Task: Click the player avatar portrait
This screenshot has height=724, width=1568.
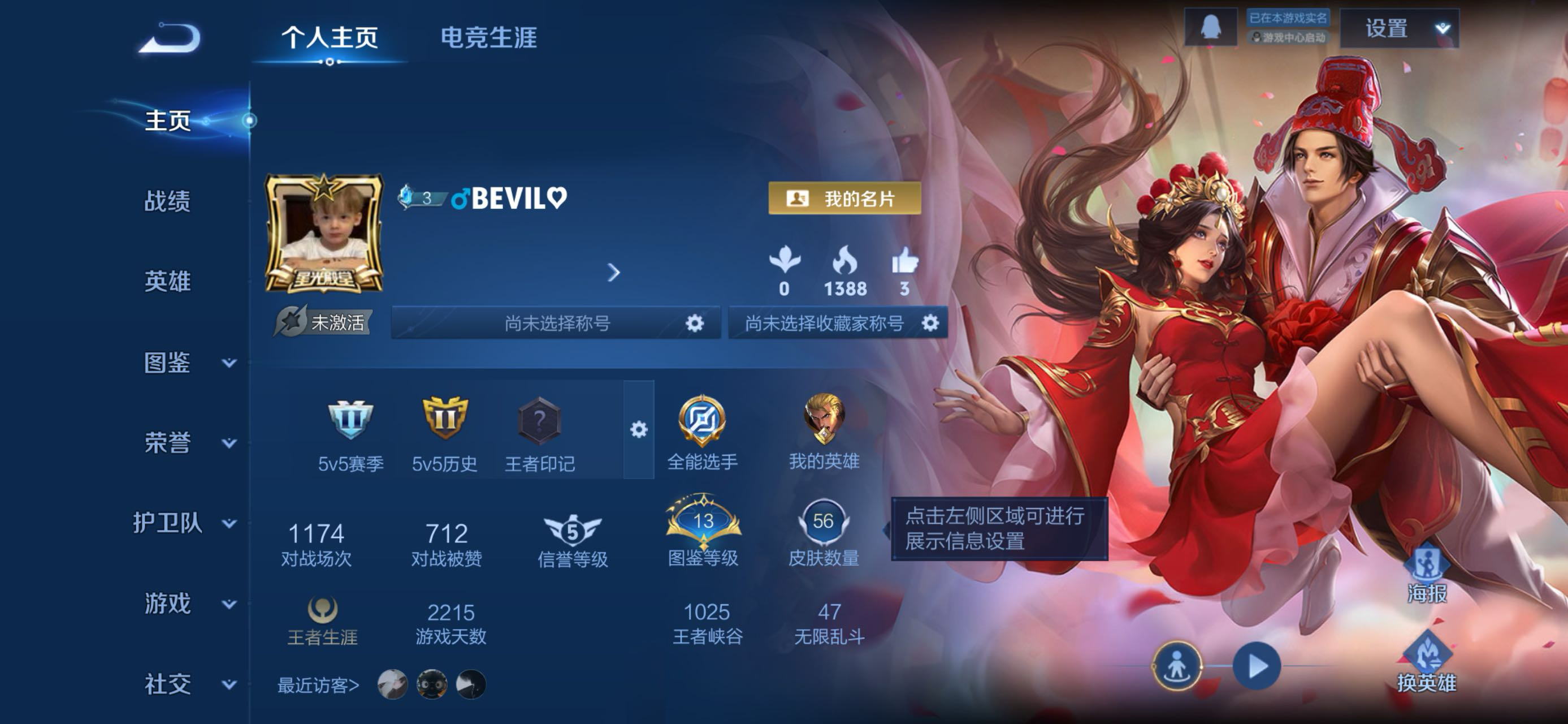Action: click(324, 233)
